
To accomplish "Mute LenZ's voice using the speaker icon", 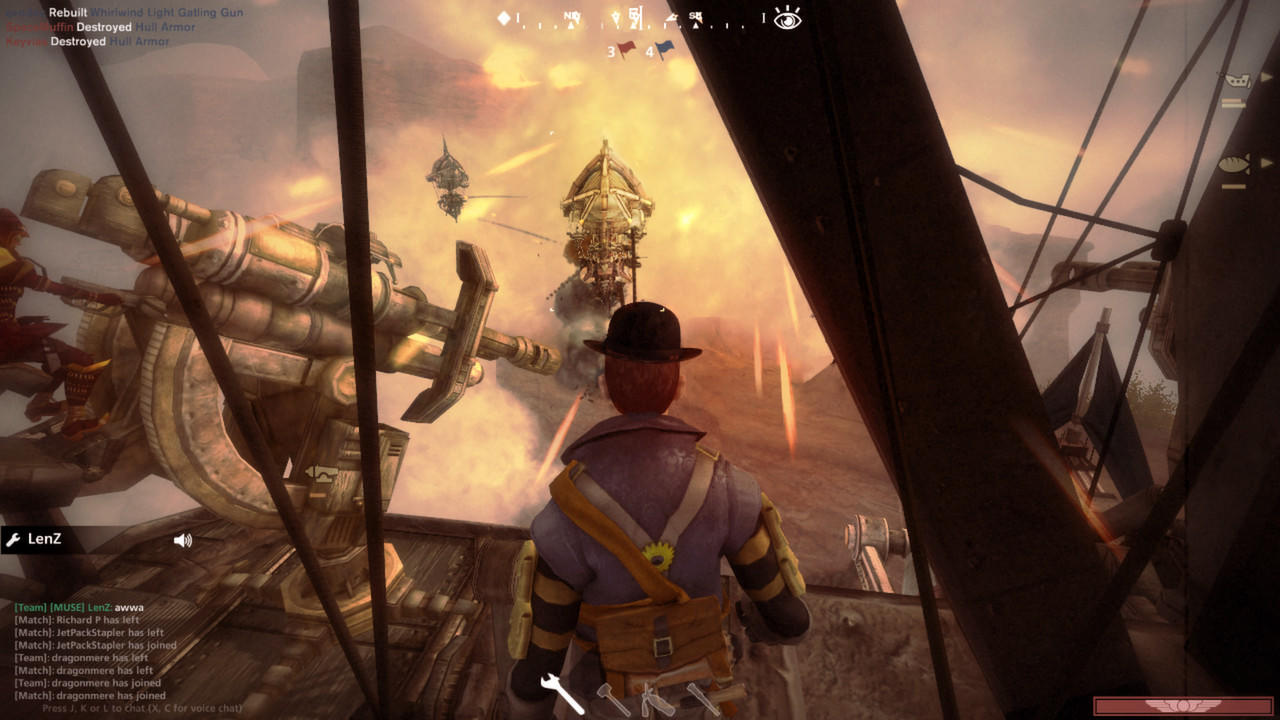I will pos(180,541).
